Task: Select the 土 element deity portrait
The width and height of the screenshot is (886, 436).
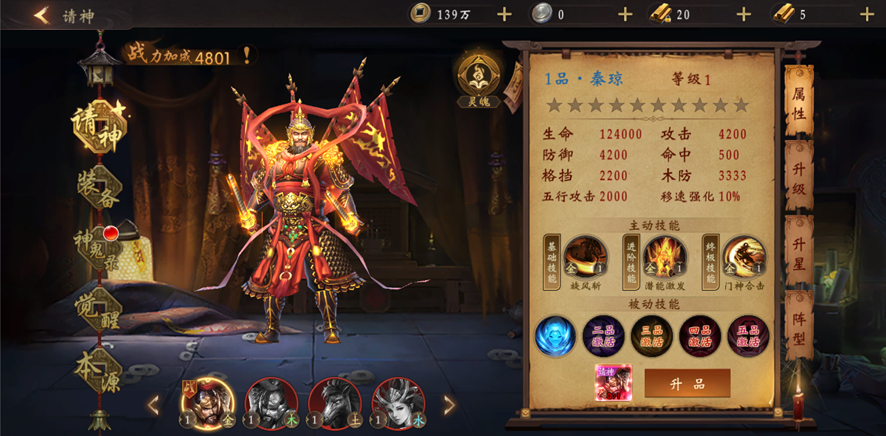Action: click(333, 403)
